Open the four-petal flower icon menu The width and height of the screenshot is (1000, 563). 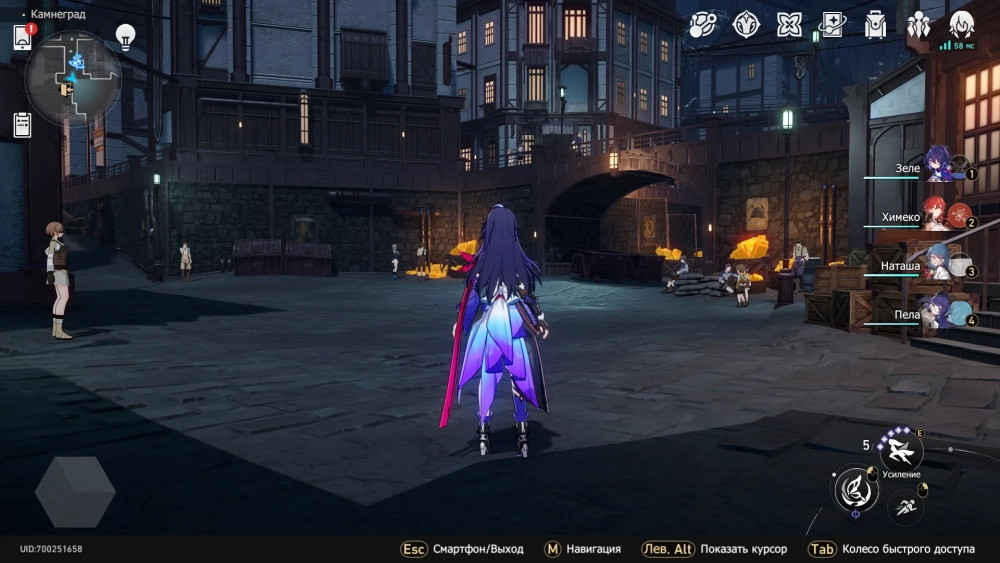tap(790, 25)
